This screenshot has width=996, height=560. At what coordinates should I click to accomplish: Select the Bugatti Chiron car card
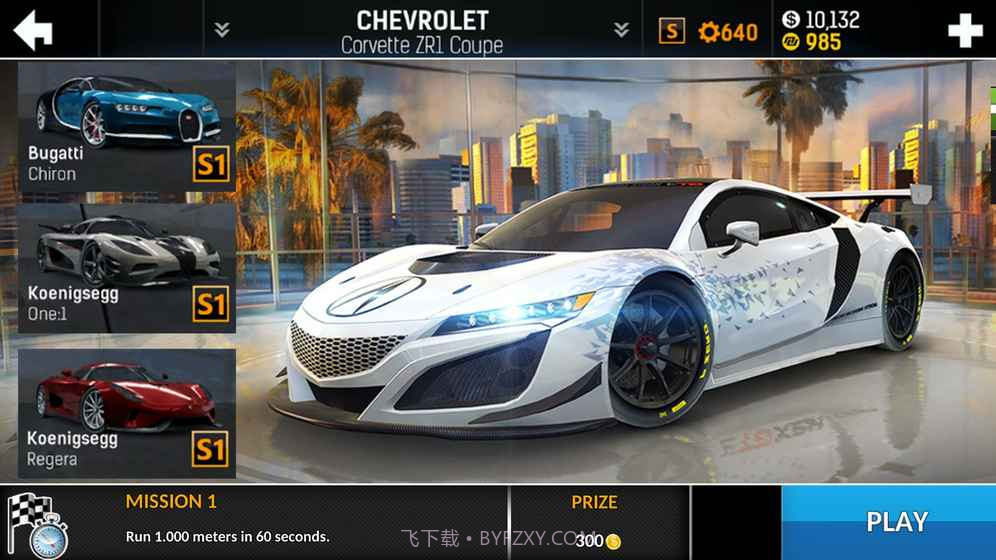click(127, 127)
